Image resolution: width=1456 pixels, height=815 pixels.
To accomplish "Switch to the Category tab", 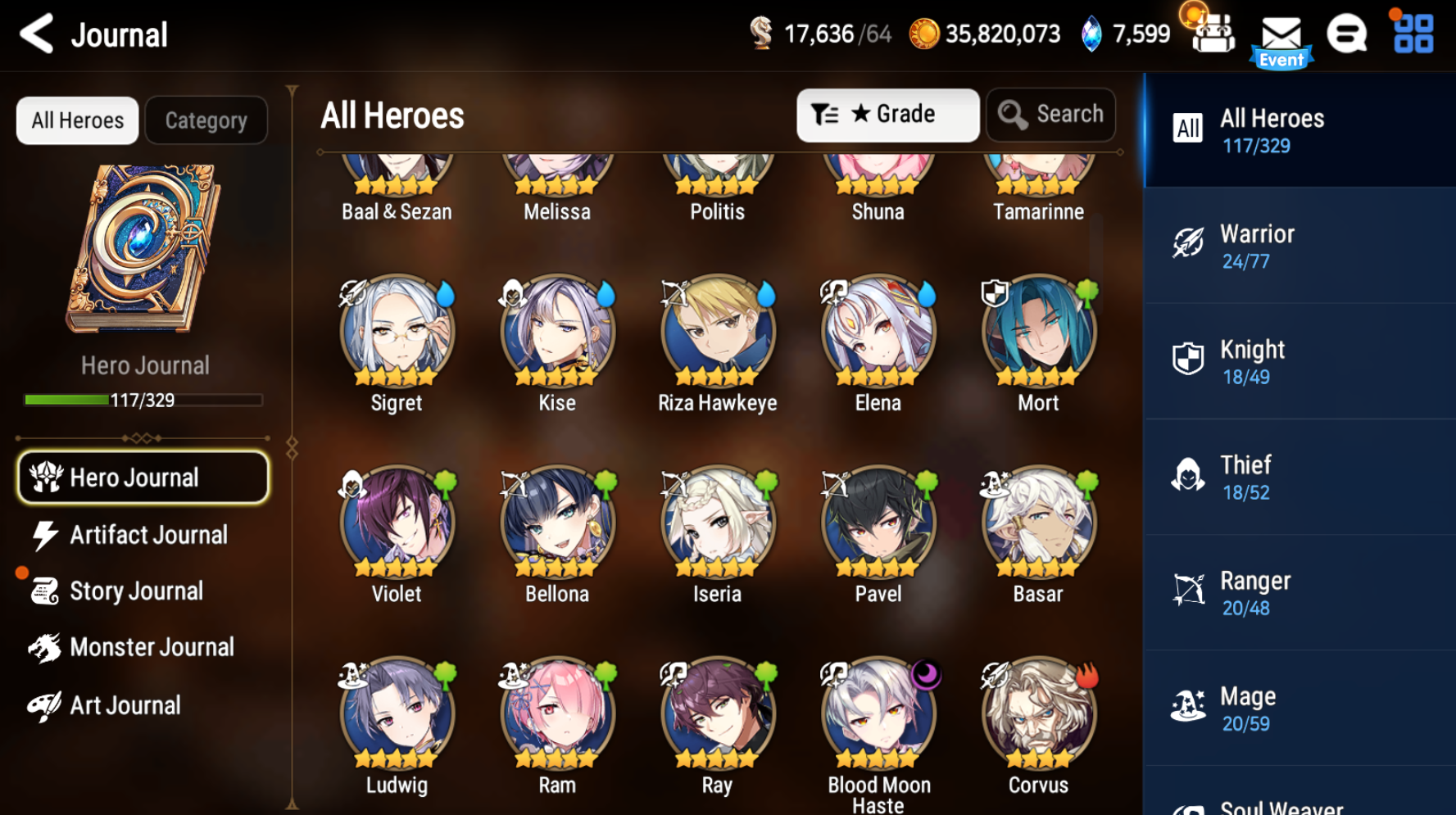I will (206, 120).
